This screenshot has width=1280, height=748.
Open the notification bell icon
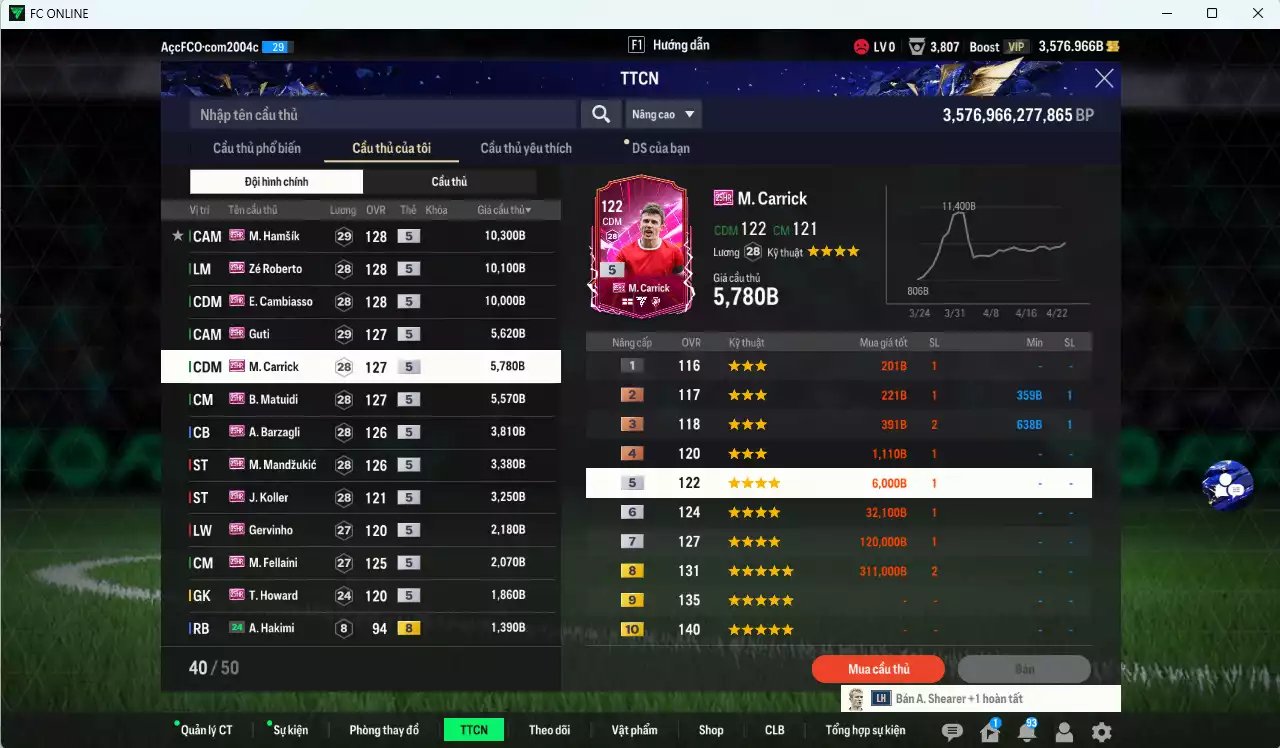[x=1026, y=732]
